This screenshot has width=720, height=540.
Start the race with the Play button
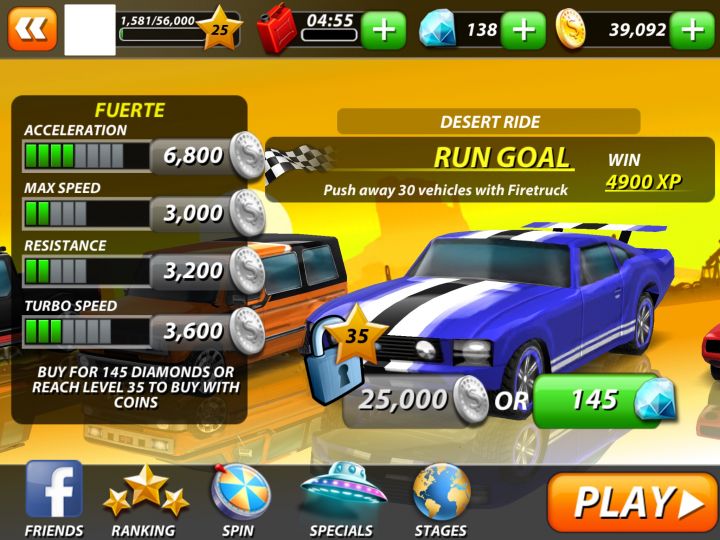coord(632,502)
